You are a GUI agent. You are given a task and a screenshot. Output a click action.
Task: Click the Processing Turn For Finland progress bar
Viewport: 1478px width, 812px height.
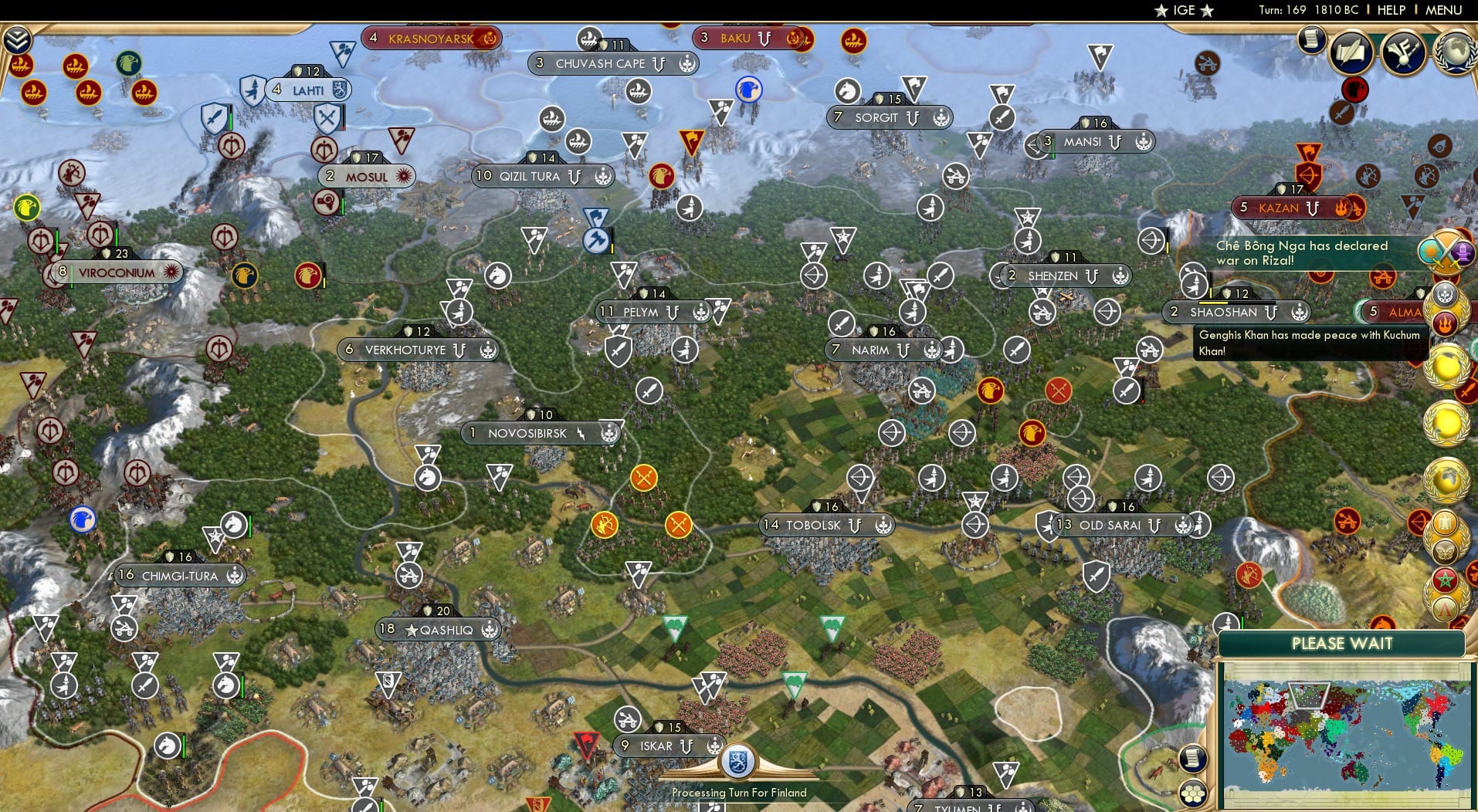coord(739,793)
